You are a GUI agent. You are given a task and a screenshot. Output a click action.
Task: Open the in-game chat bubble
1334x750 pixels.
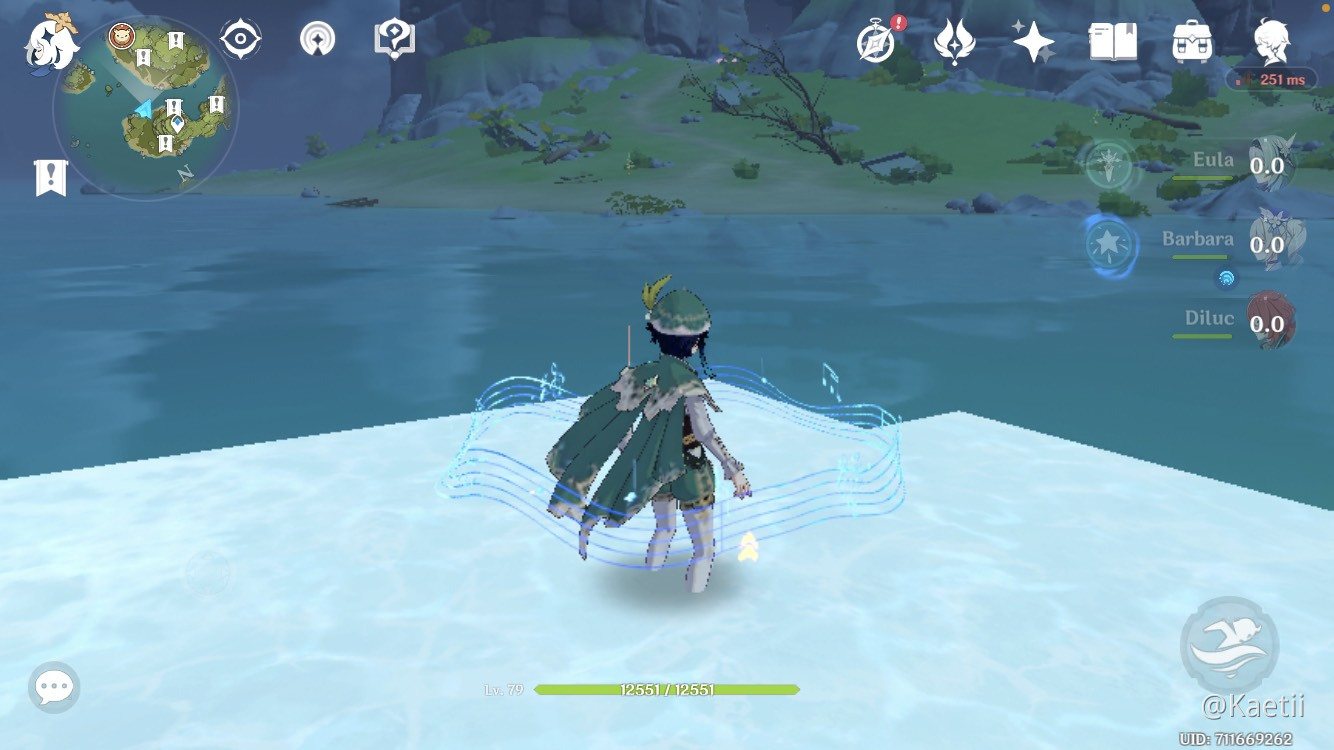[54, 686]
